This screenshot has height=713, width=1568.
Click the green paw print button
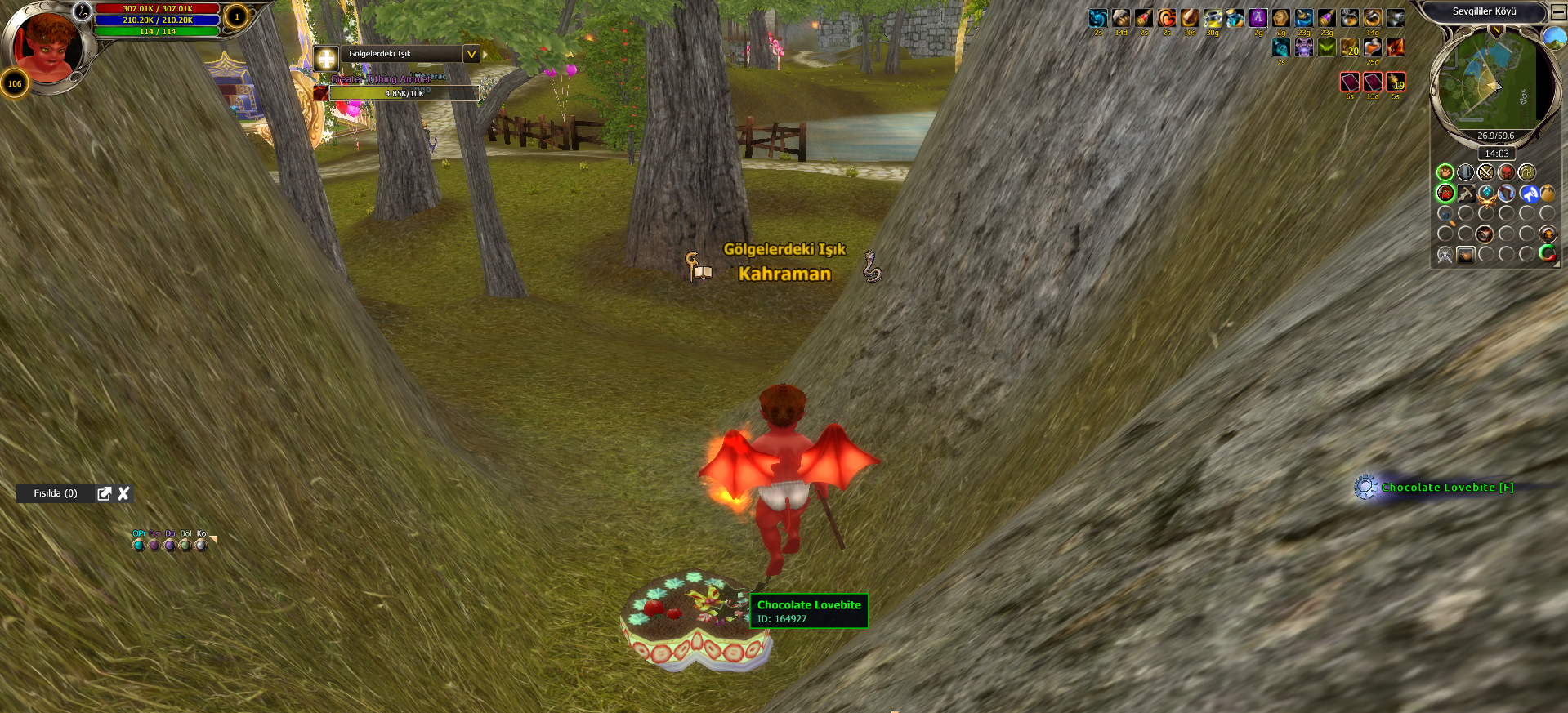click(x=1445, y=172)
